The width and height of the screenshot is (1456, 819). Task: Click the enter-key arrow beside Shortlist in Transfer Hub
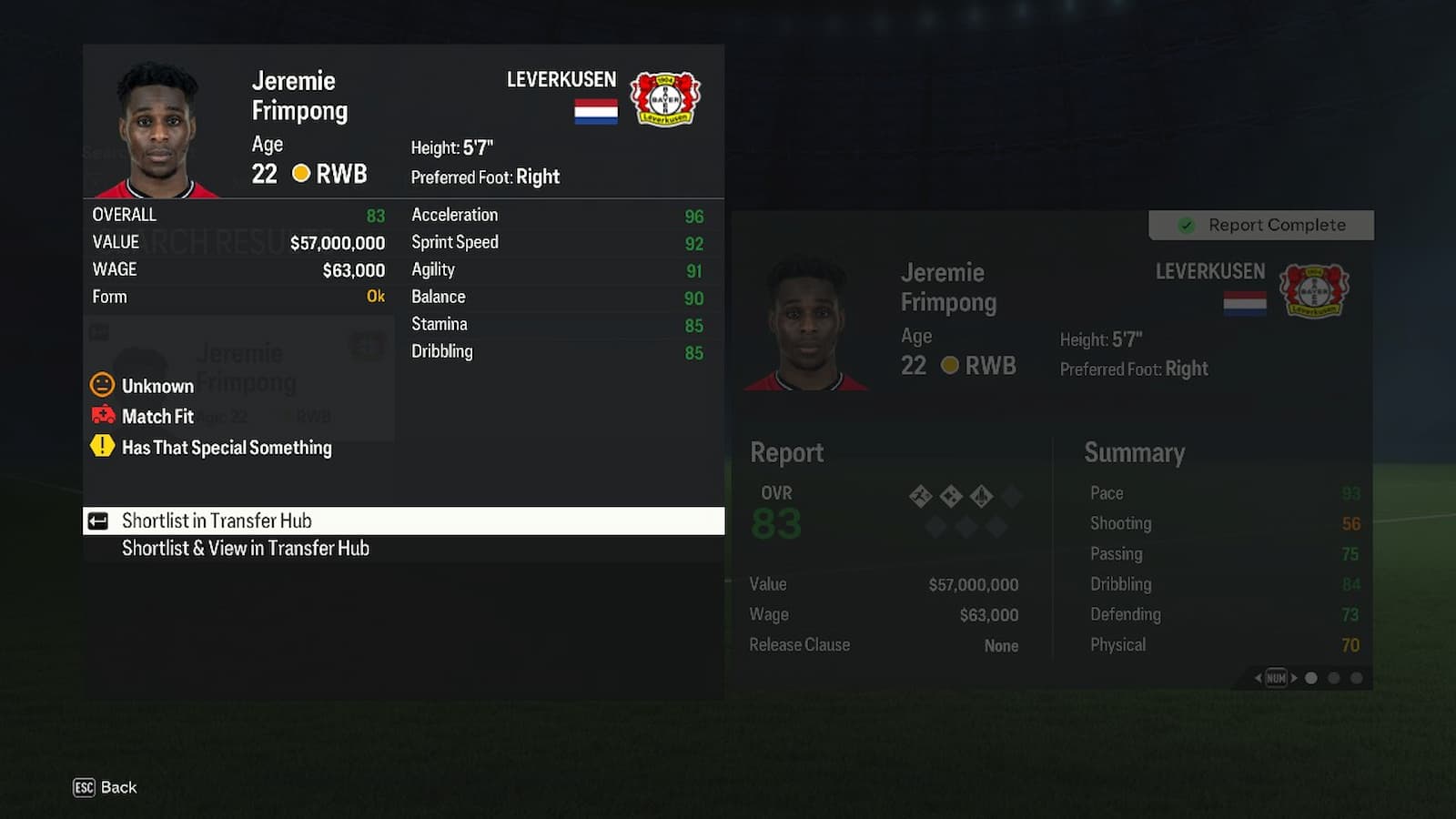tap(99, 521)
